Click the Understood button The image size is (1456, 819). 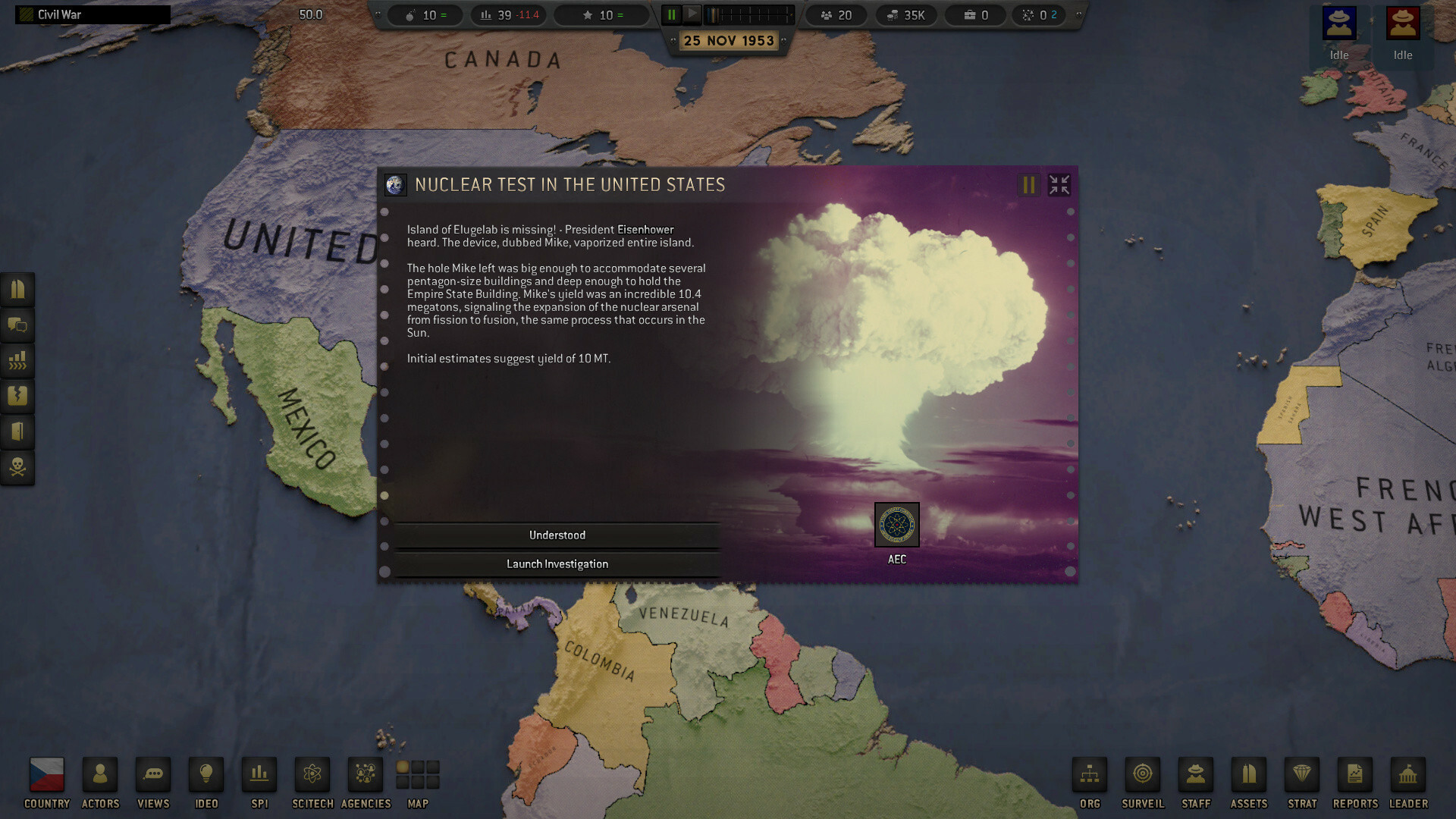point(557,535)
